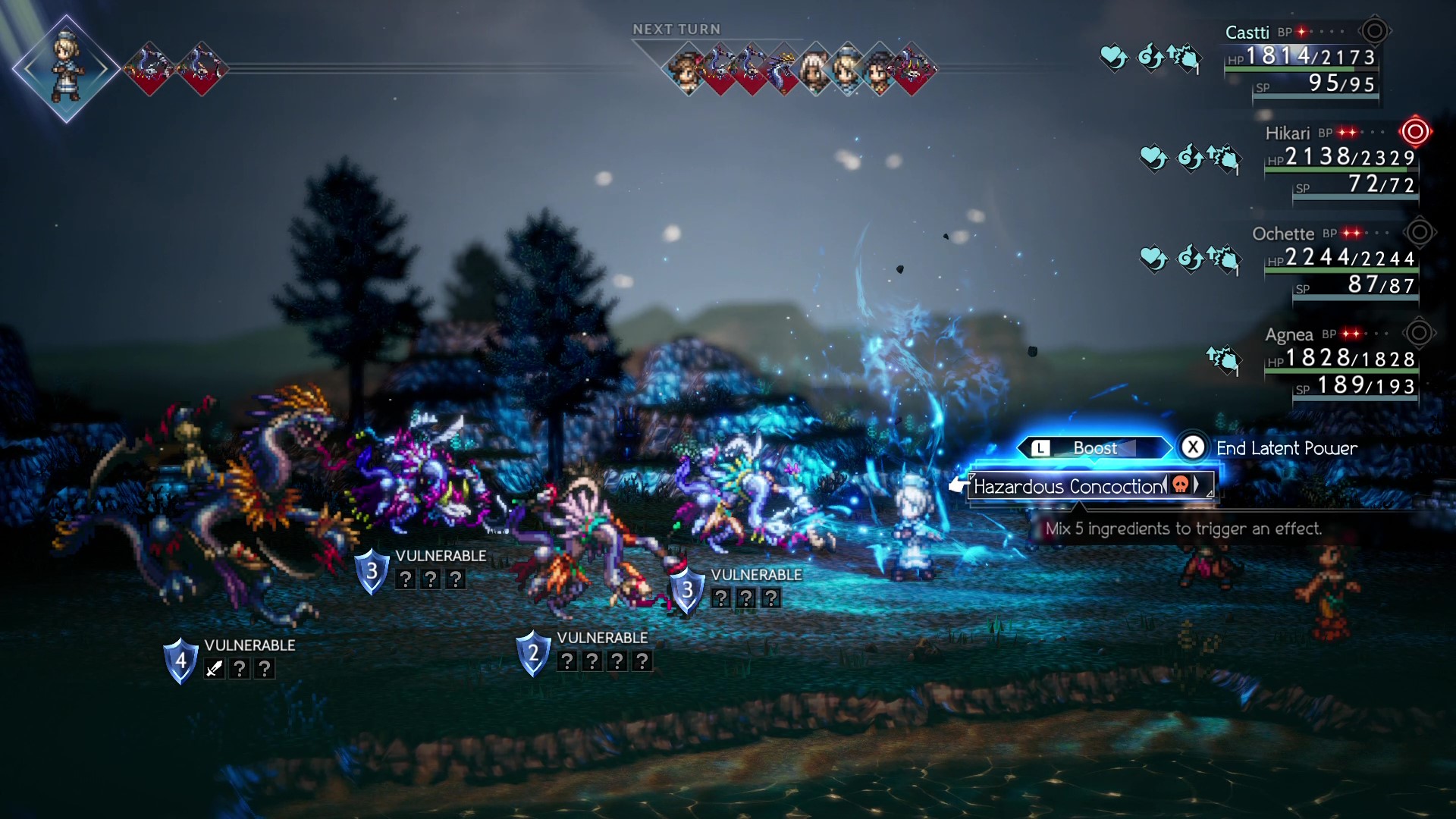This screenshot has height=819, width=1456.
Task: Click End Latent Power
Action: click(1285, 448)
